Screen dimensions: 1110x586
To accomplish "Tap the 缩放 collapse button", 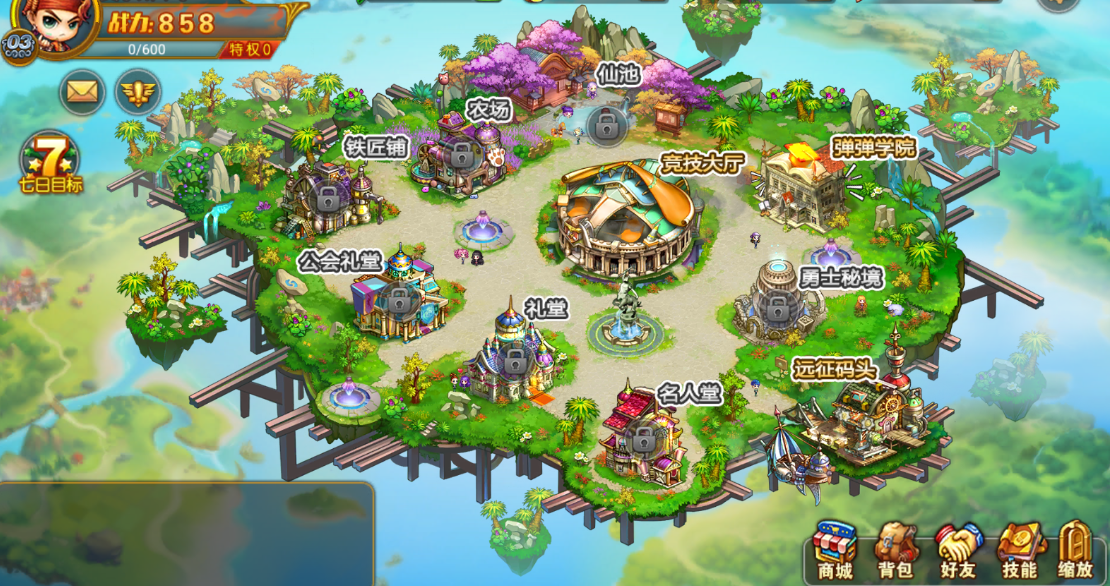I will click(1076, 551).
